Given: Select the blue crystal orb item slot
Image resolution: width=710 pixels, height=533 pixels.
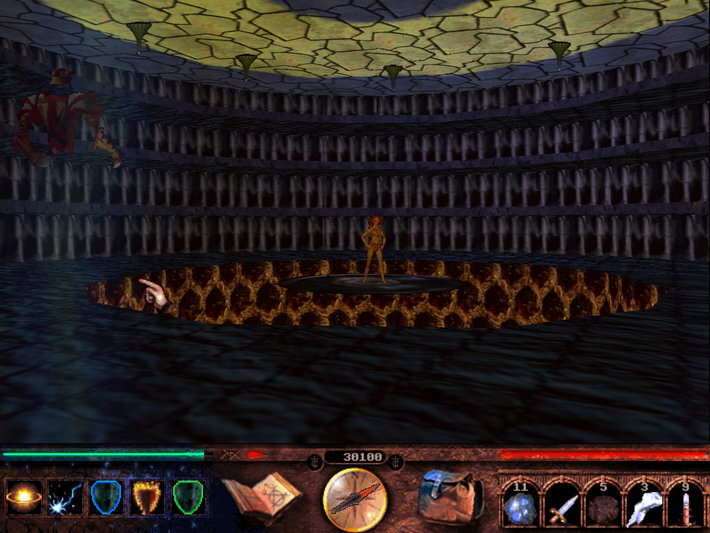Looking at the screenshot, I should 520,504.
